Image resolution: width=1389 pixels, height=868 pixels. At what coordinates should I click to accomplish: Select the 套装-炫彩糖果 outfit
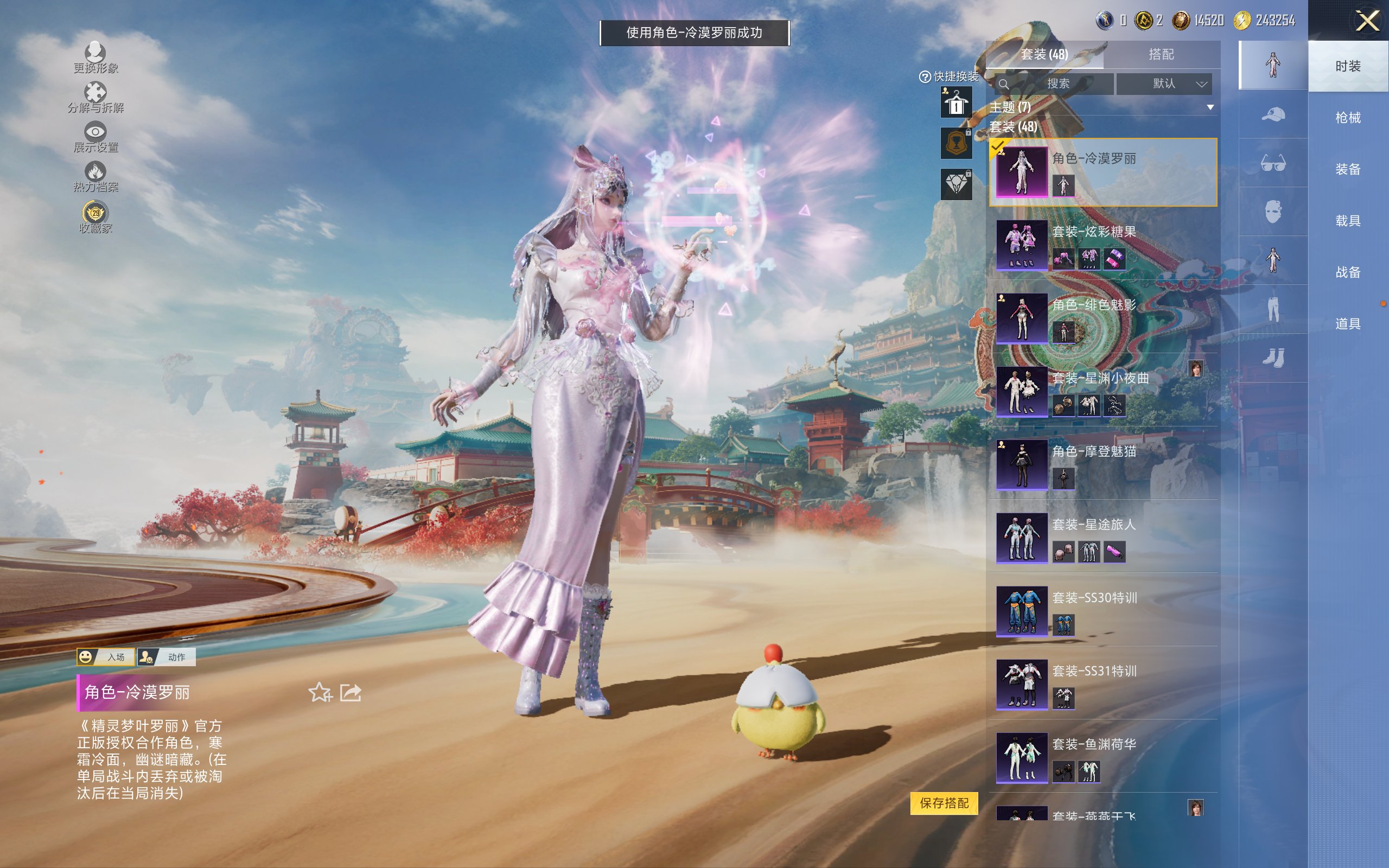[1102, 245]
